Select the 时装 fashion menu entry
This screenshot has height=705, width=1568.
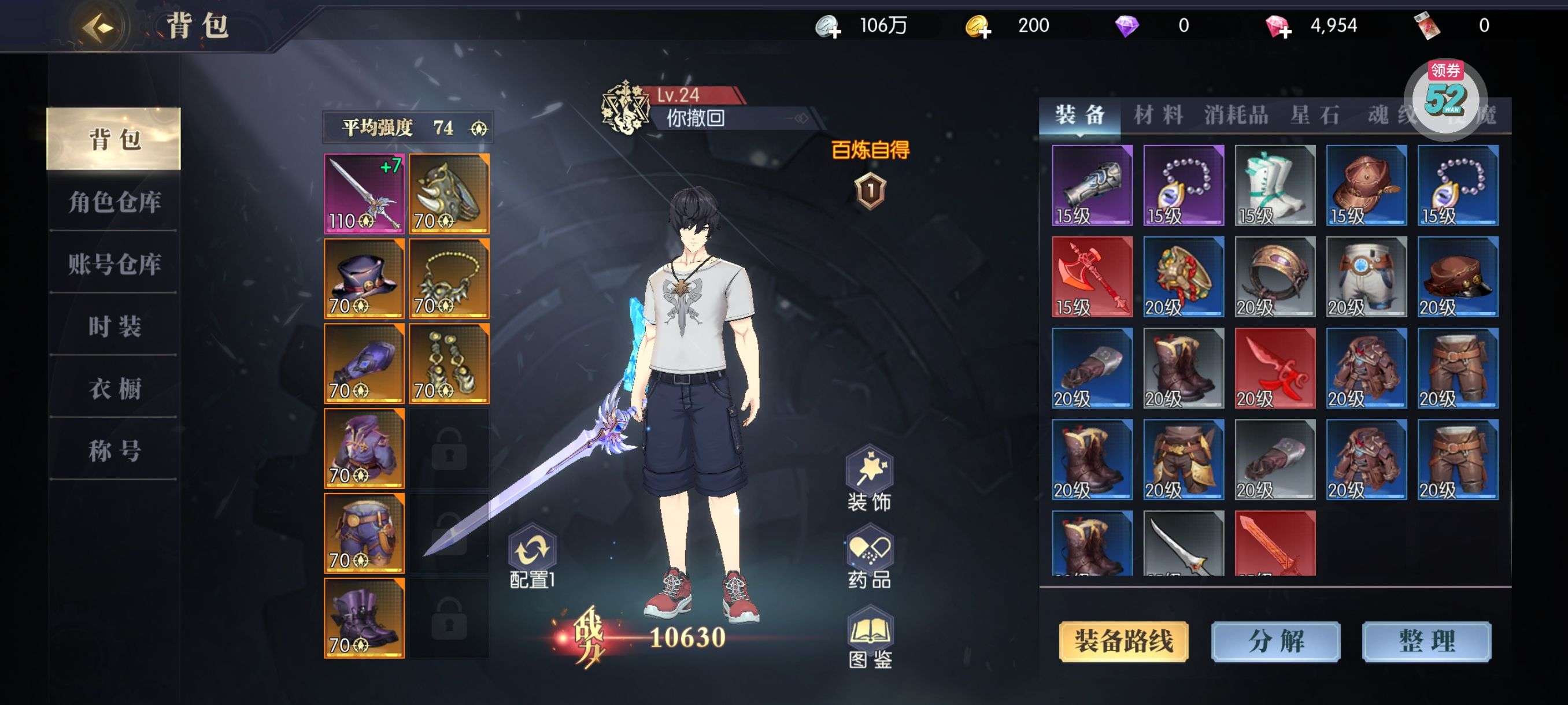coord(114,326)
